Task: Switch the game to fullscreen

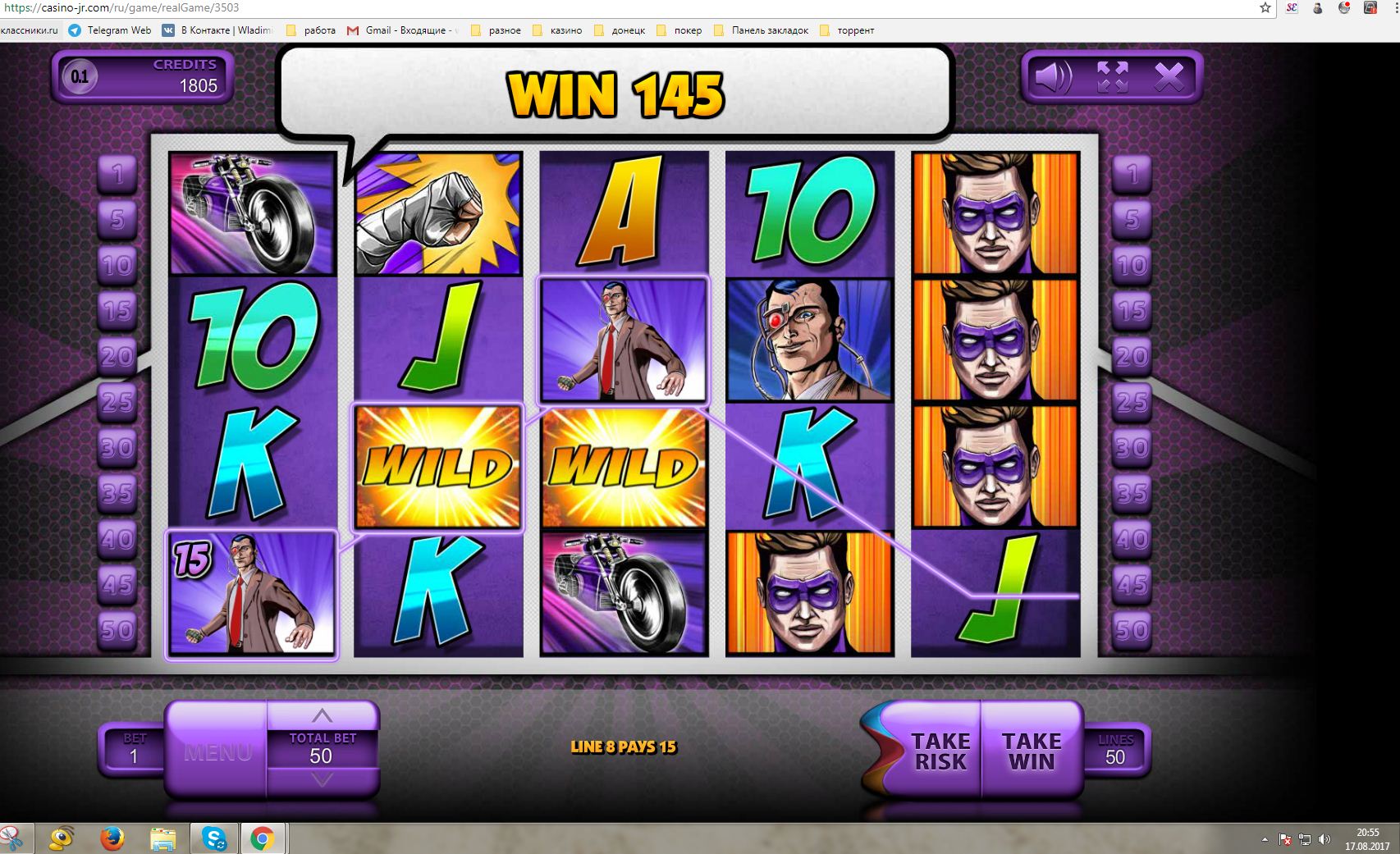Action: (1112, 78)
